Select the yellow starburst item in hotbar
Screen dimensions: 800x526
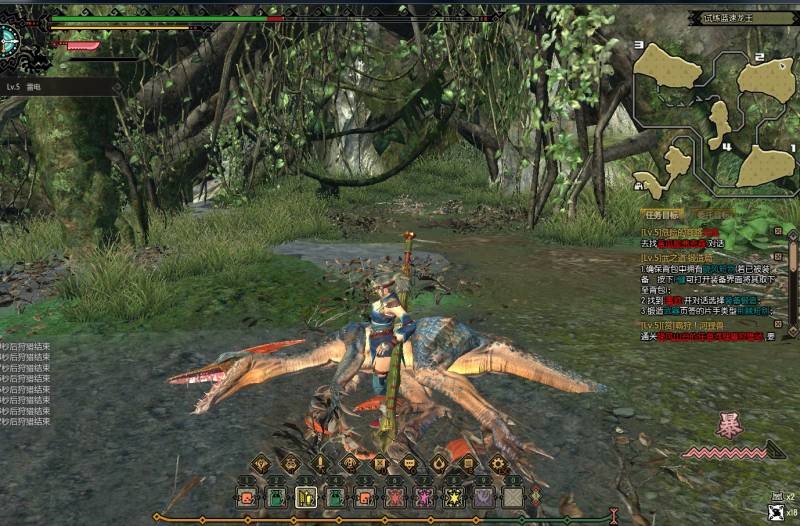pyautogui.click(x=454, y=496)
